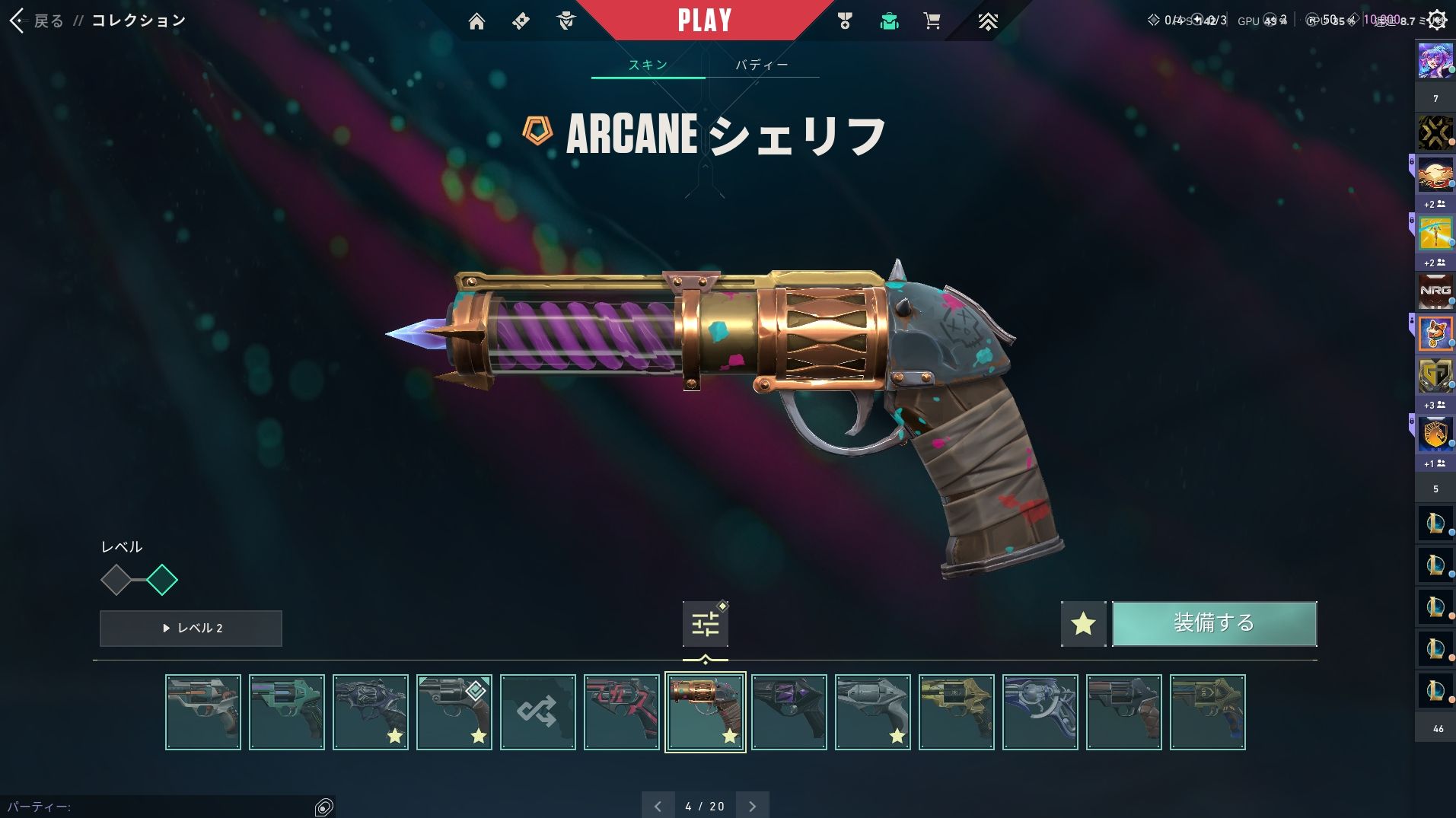Play the レベル 2 preview
Screen dimensions: 1456x818
191,628
